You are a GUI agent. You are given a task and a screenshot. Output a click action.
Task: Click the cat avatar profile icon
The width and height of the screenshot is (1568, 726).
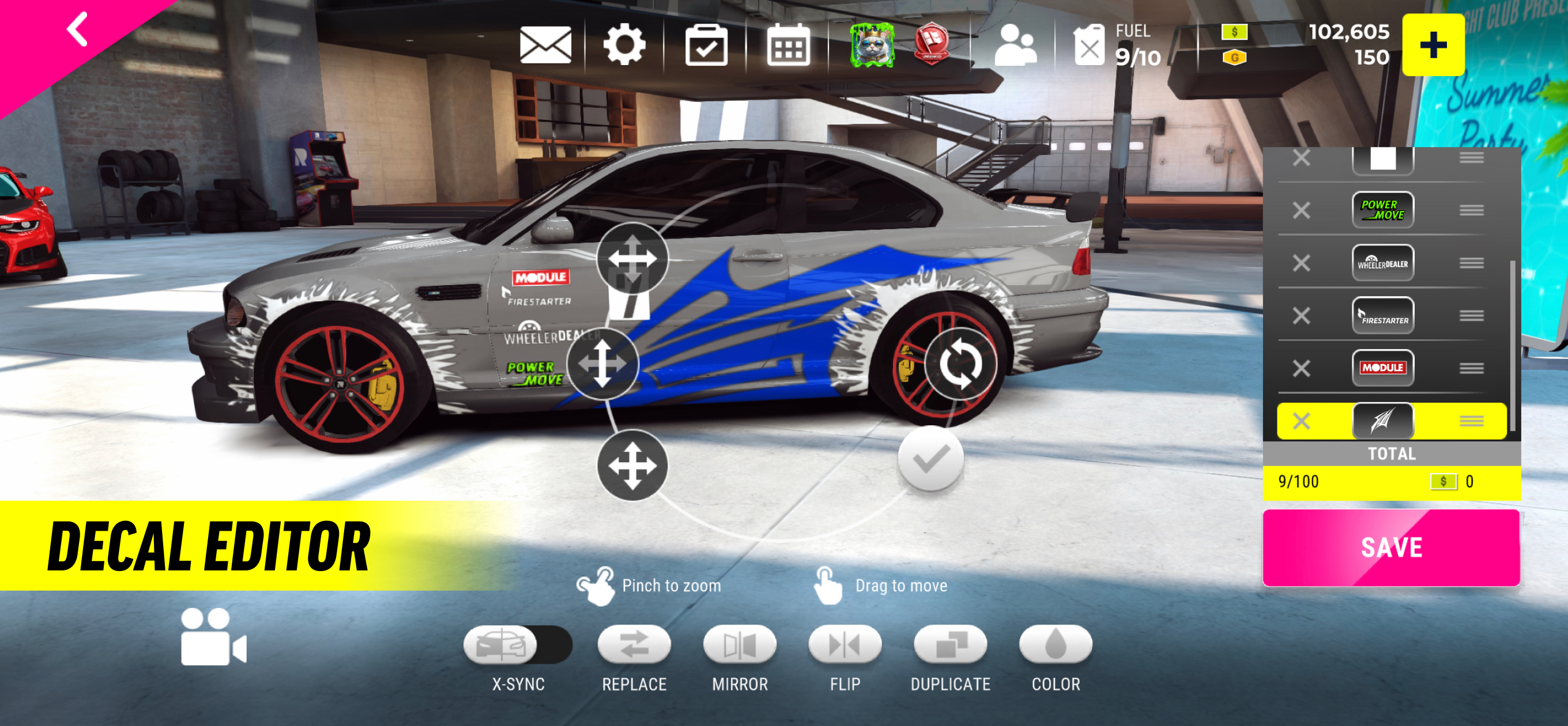(x=872, y=44)
